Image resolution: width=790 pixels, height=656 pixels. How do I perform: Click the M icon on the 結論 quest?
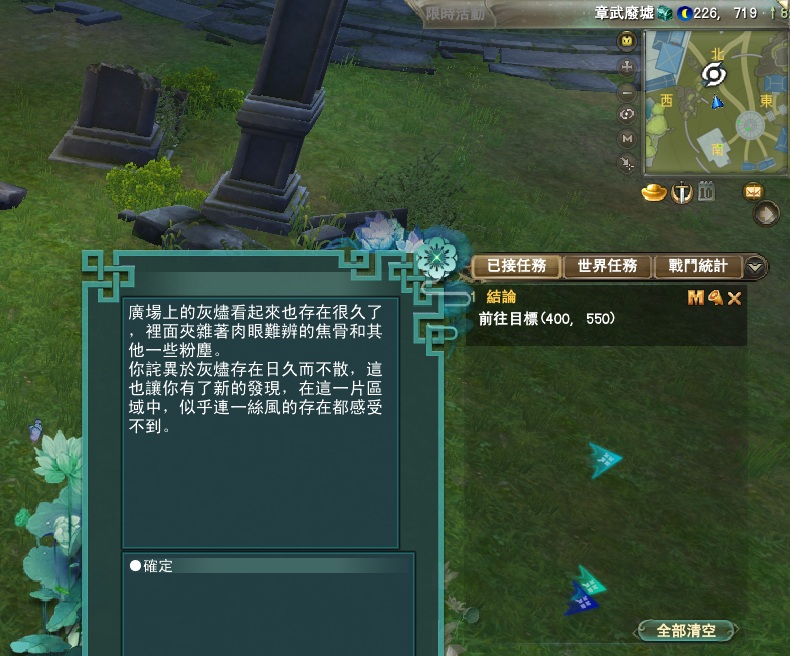[696, 298]
